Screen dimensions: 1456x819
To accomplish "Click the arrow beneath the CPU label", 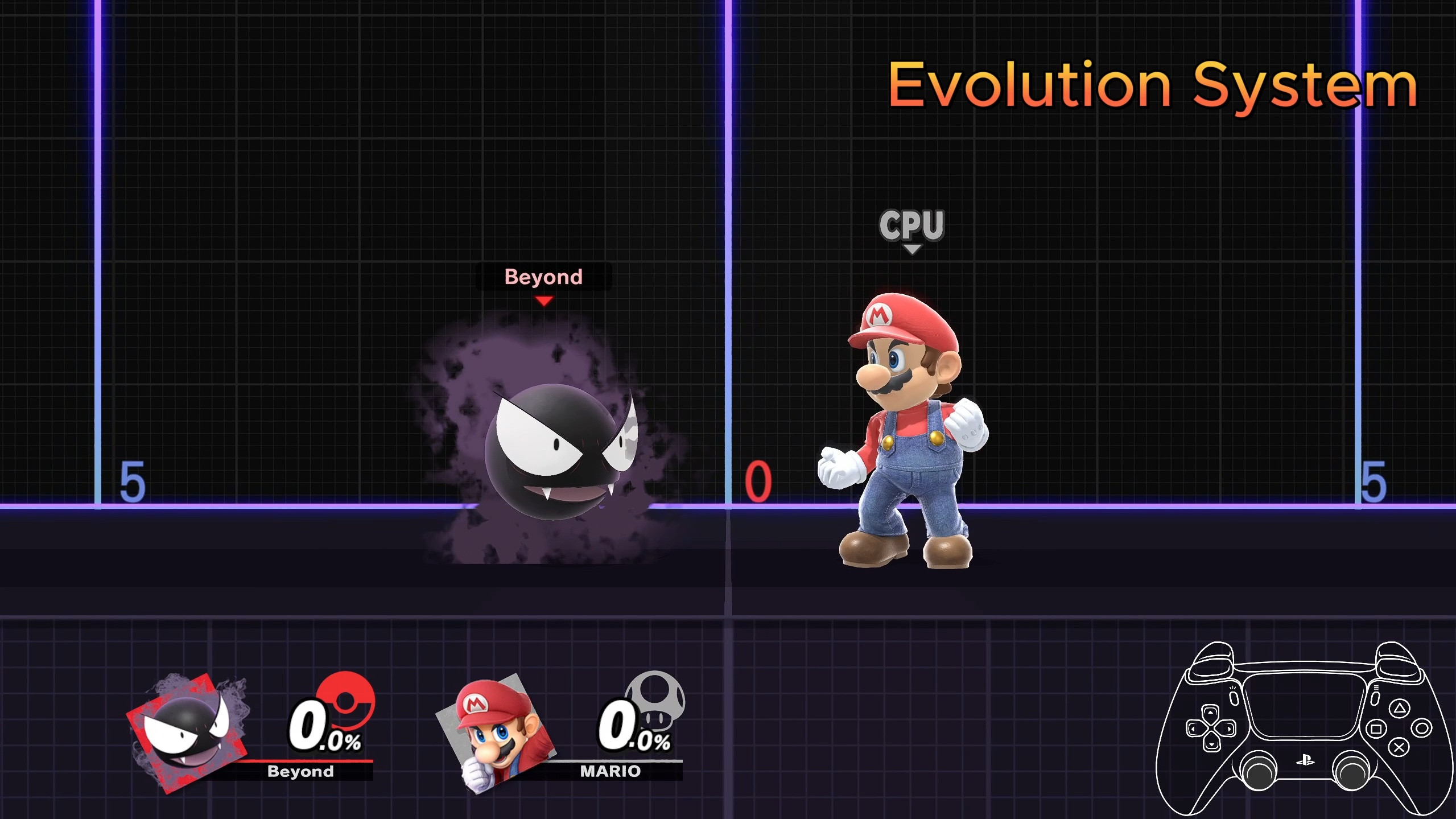I will click(913, 249).
